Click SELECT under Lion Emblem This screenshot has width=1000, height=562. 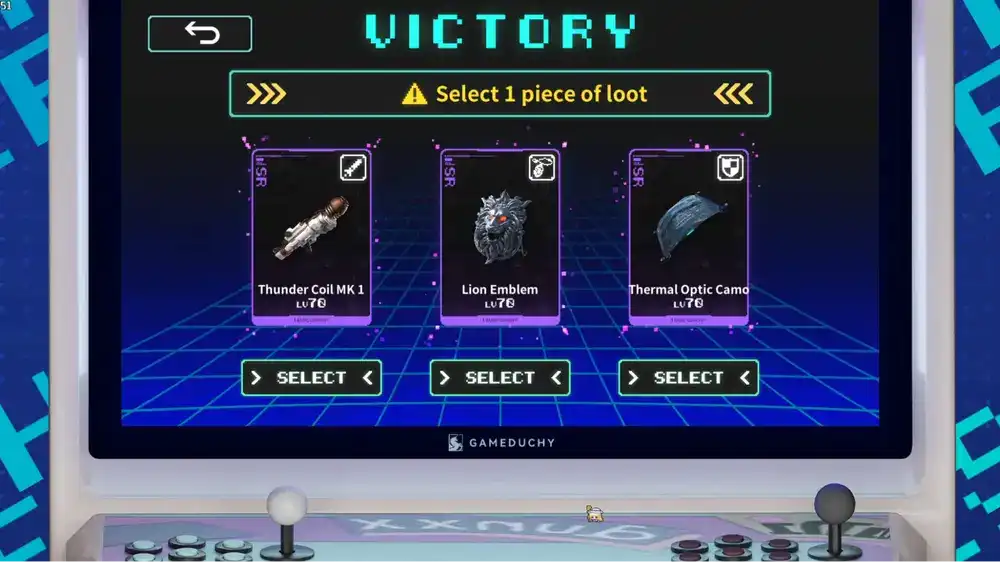click(500, 378)
